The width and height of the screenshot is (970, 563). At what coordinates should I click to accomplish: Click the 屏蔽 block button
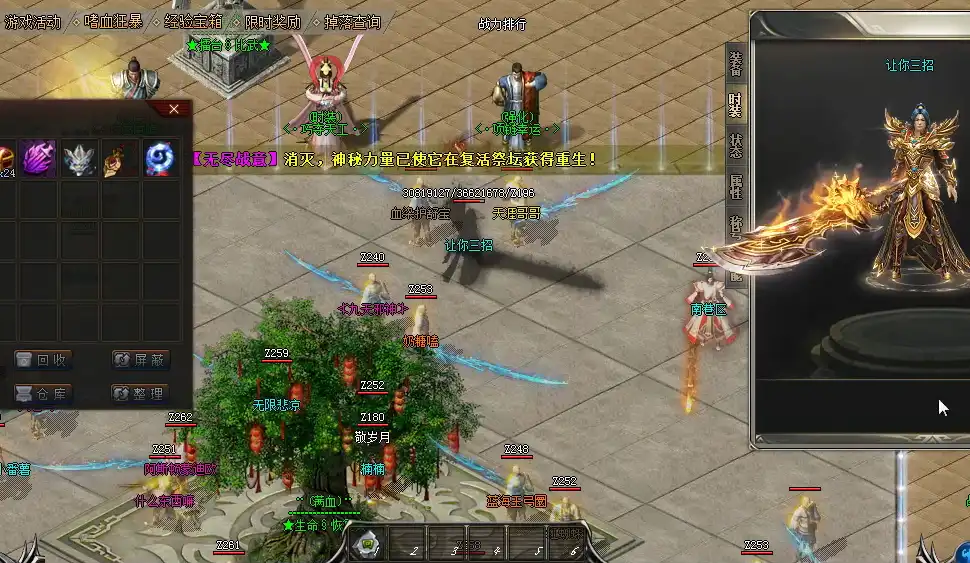tap(139, 360)
